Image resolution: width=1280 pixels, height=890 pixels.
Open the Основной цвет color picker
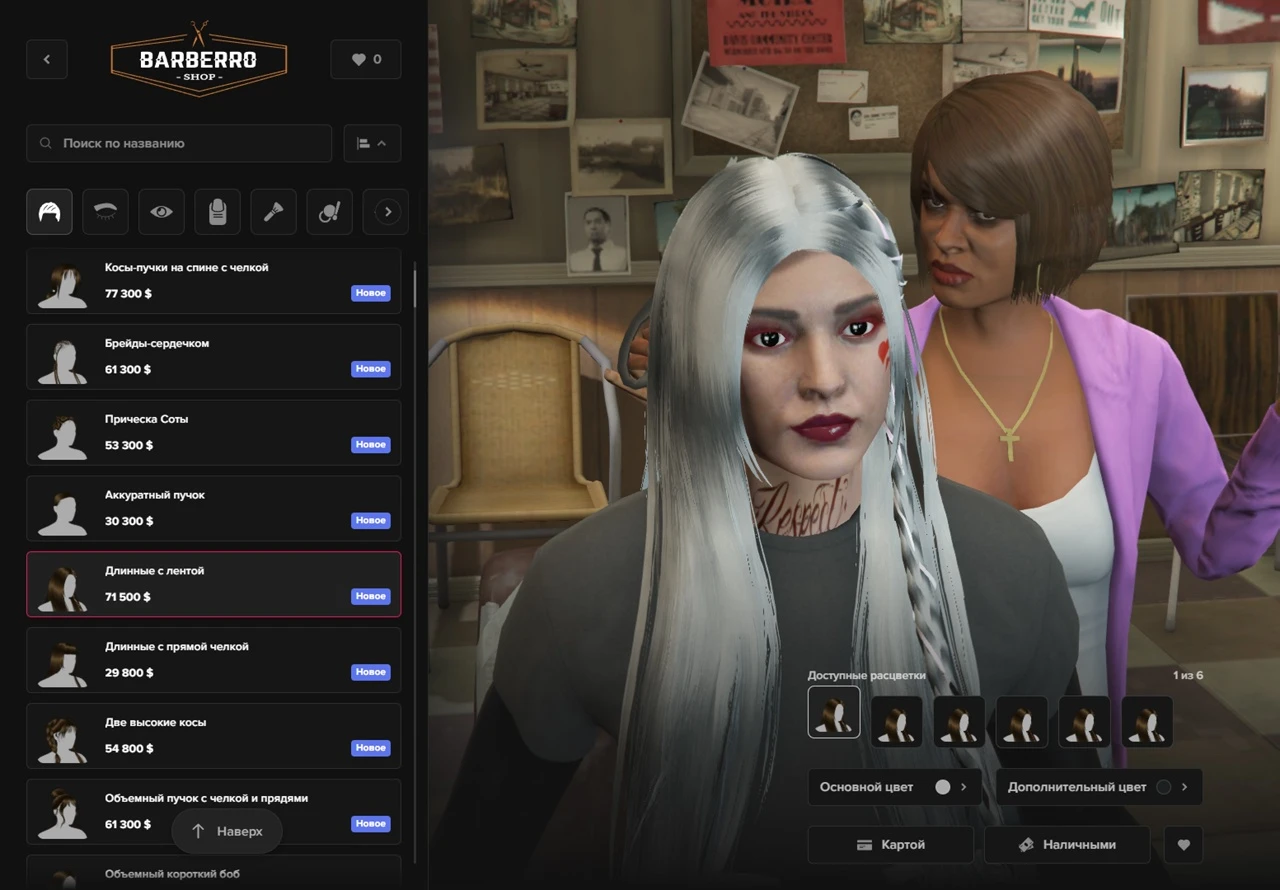point(894,787)
